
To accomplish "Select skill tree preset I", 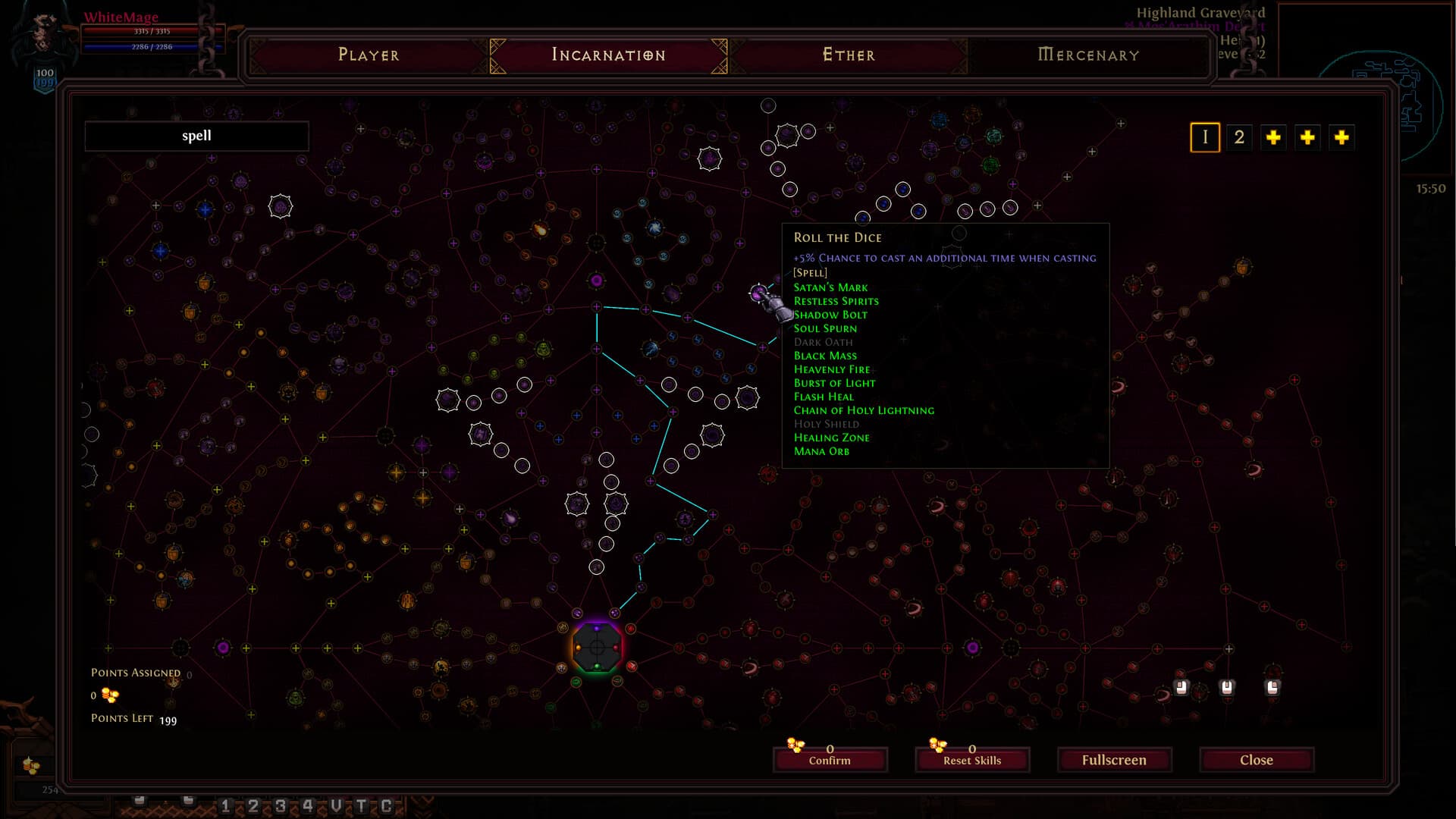I will point(1204,137).
